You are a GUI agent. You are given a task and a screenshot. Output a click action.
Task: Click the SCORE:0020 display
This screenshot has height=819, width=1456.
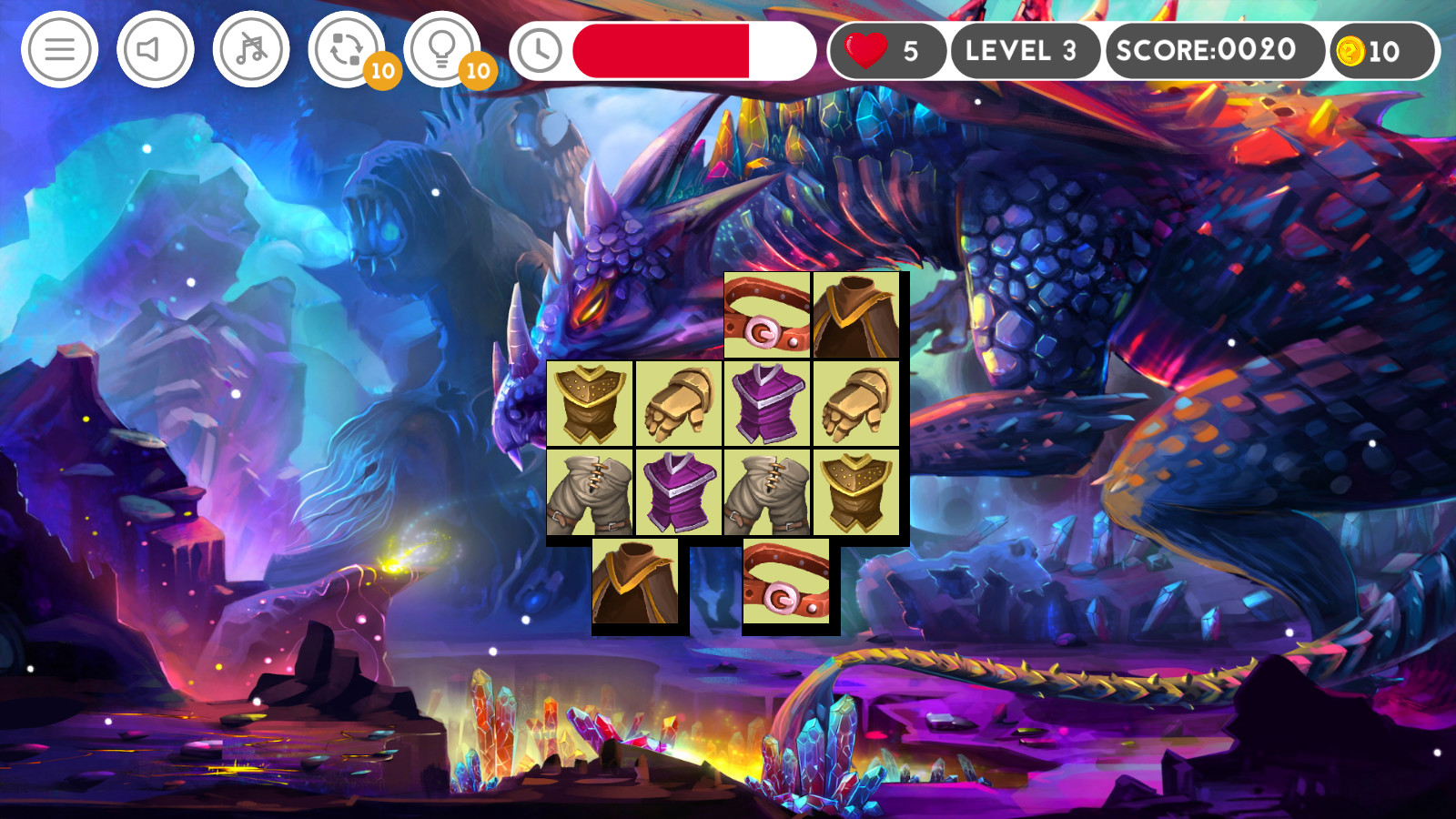click(1210, 50)
